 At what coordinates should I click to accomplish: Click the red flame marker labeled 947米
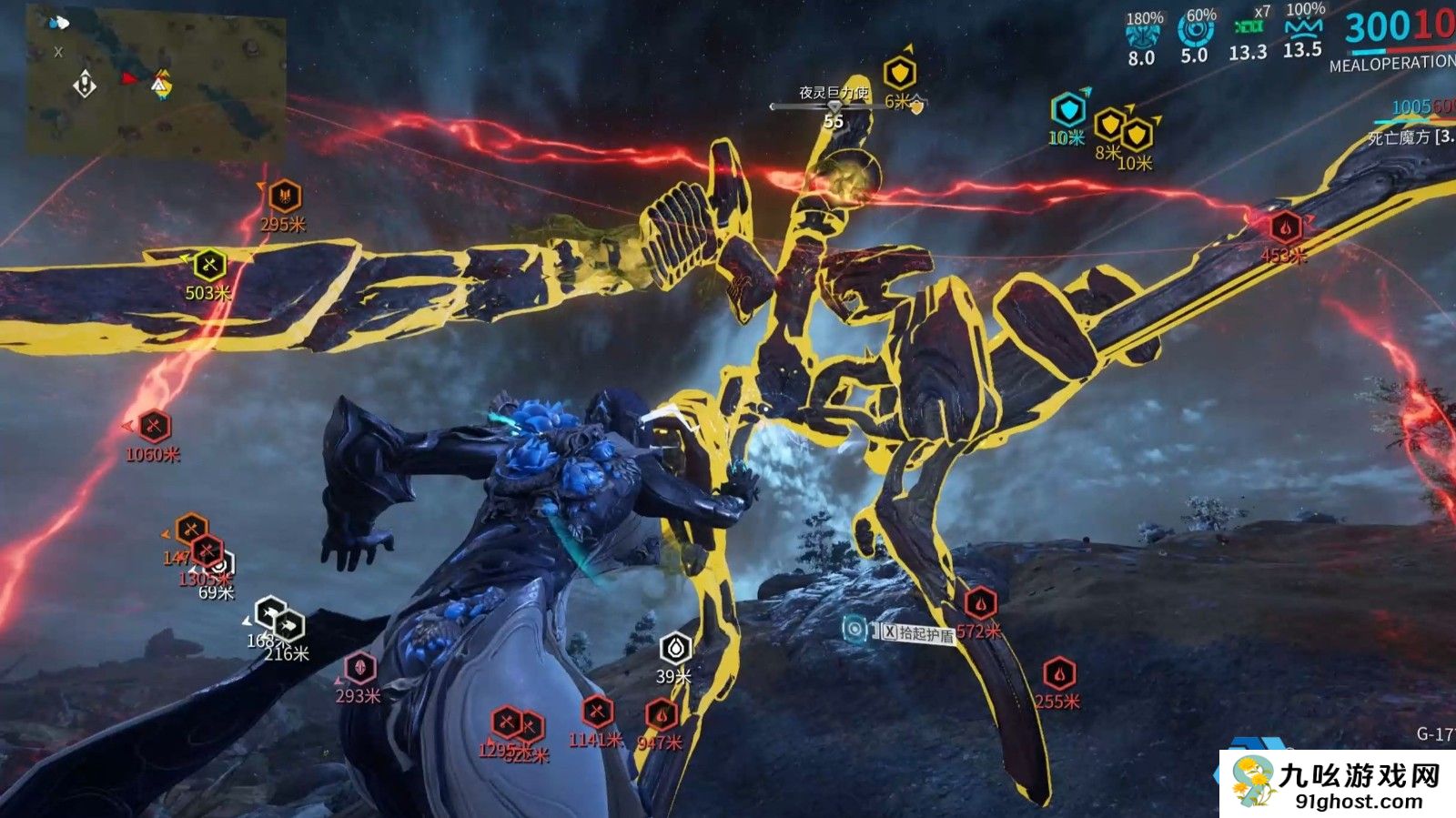click(662, 715)
